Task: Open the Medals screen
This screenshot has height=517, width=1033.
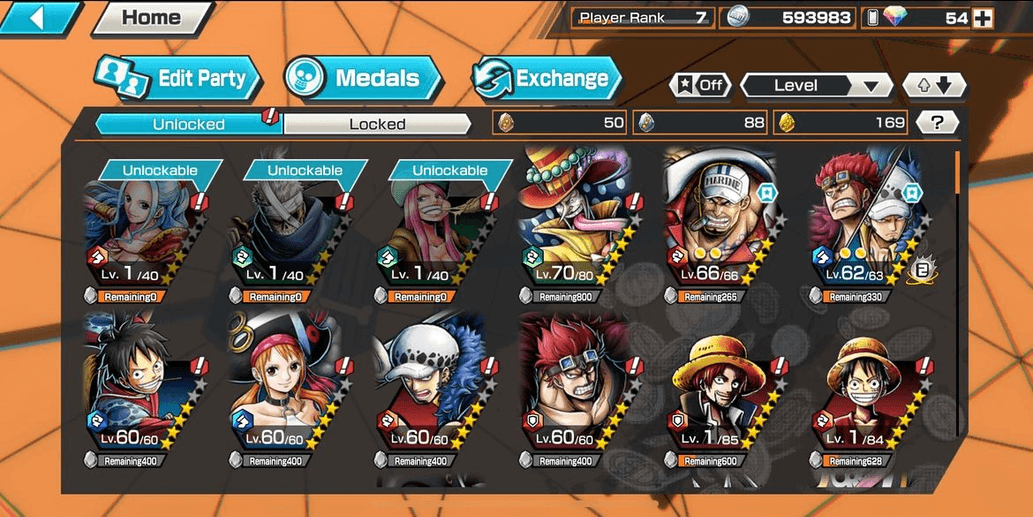Action: 362,79
